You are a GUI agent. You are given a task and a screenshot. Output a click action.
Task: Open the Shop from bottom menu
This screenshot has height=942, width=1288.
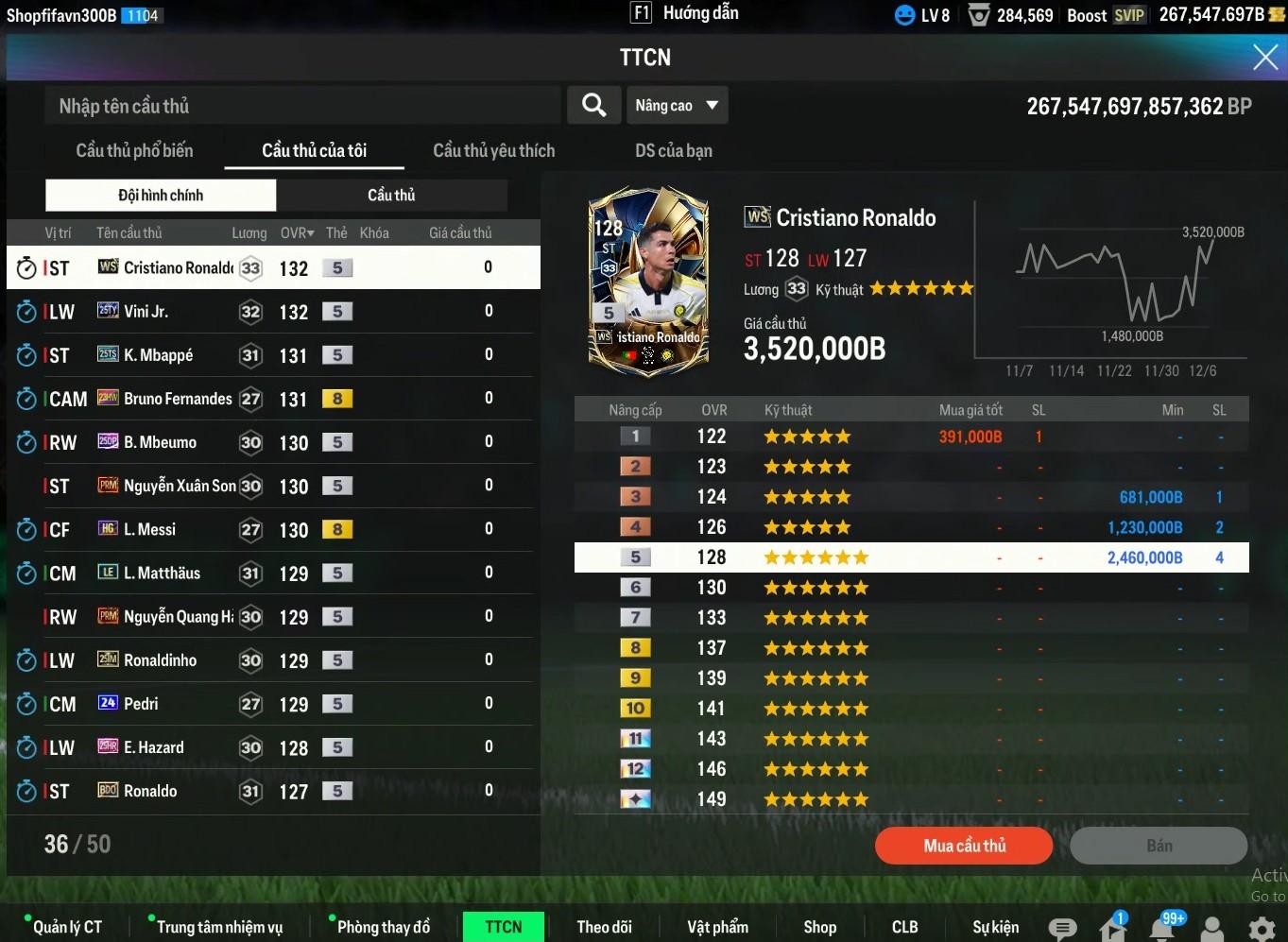[x=819, y=927]
